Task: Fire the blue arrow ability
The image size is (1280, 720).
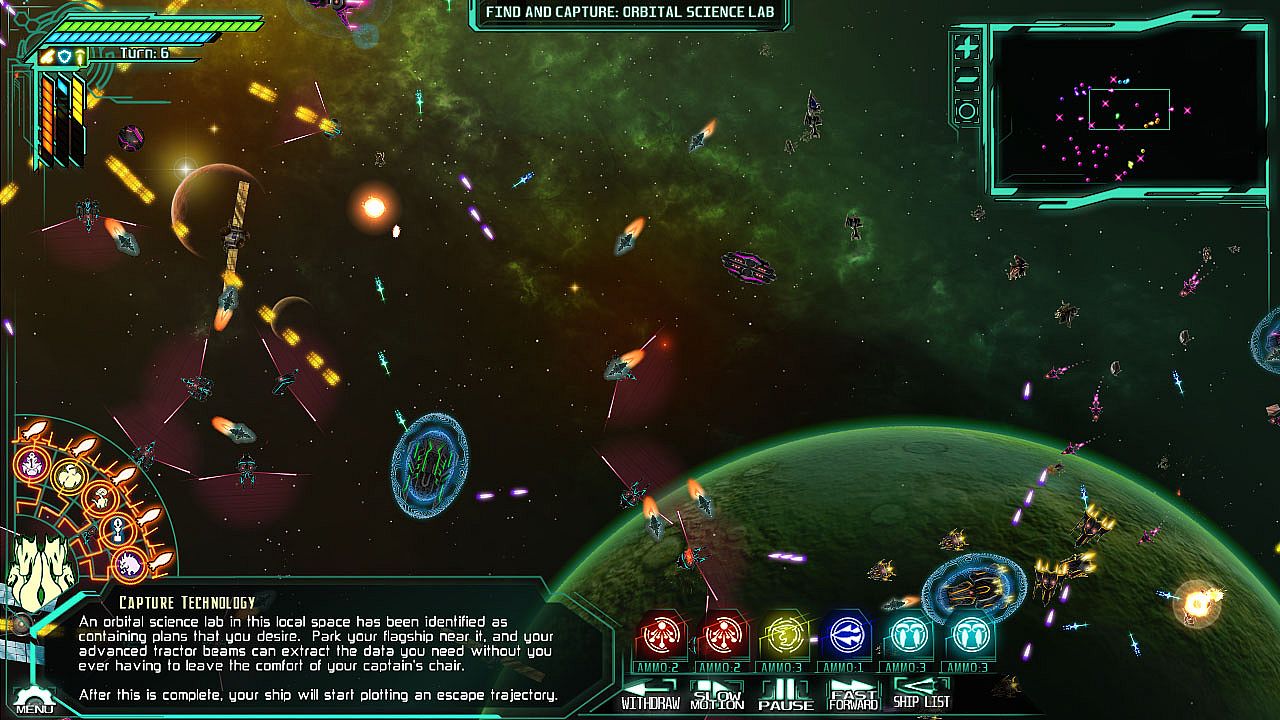Action: [x=848, y=634]
